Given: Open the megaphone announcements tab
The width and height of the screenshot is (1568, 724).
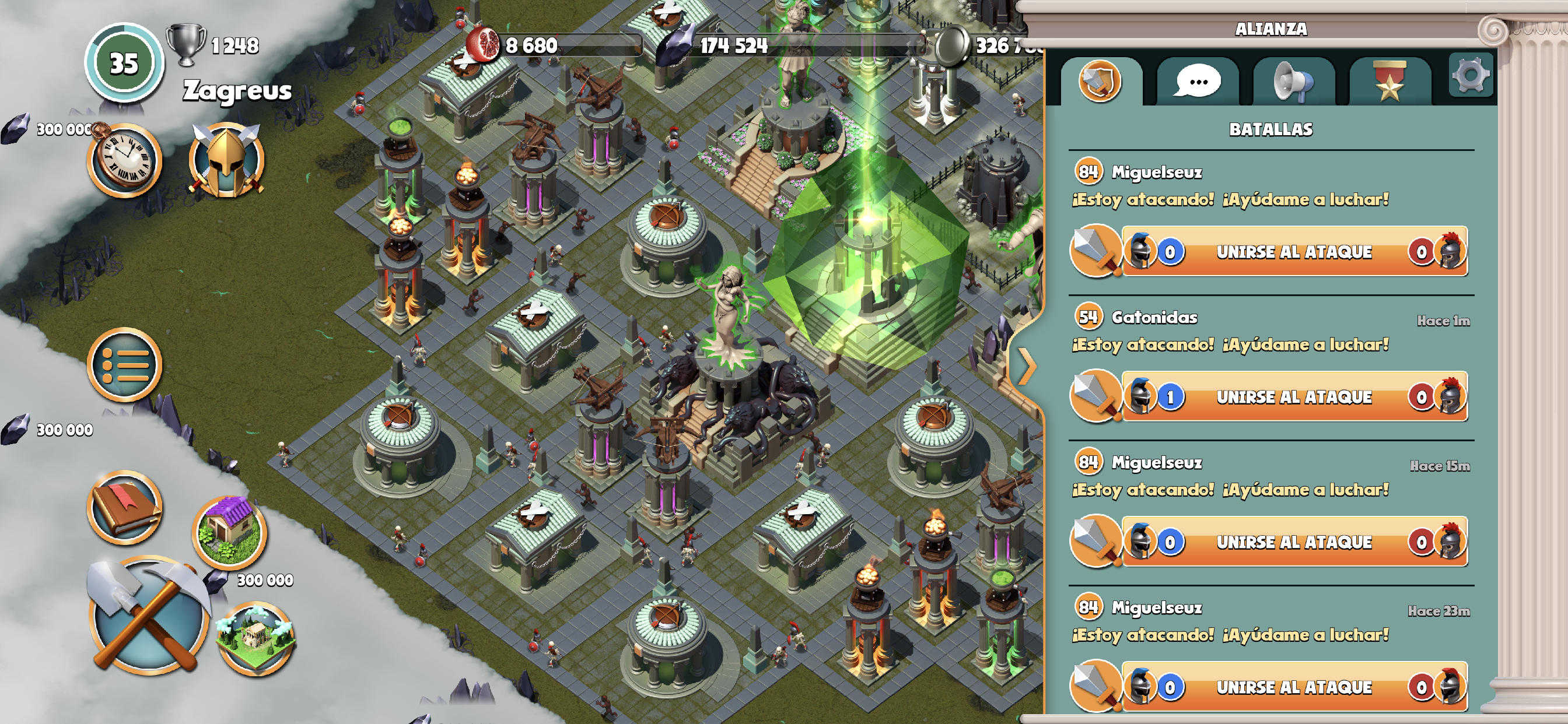Looking at the screenshot, I should tap(1293, 82).
